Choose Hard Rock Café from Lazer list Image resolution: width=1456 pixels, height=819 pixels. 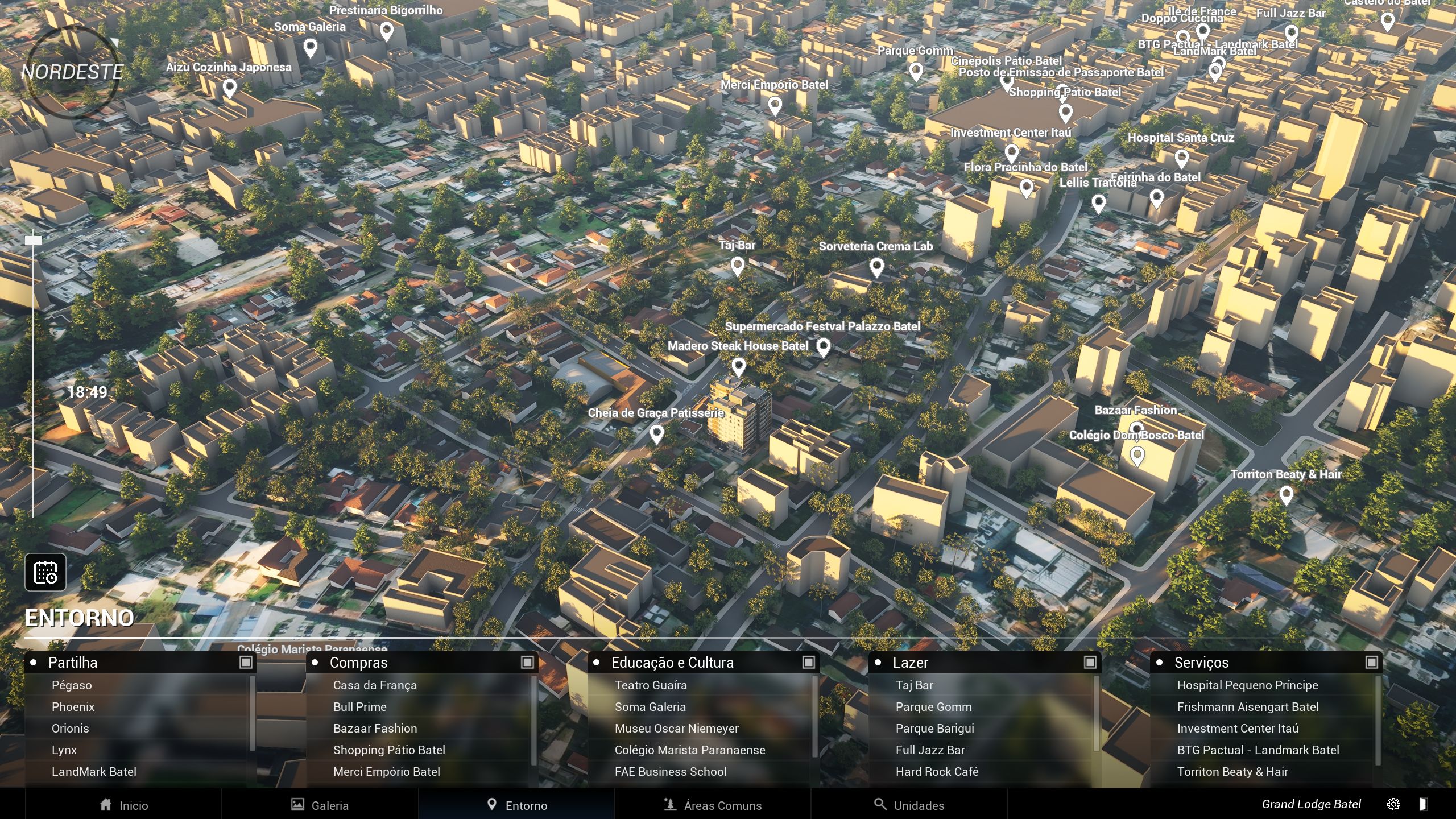(x=937, y=772)
